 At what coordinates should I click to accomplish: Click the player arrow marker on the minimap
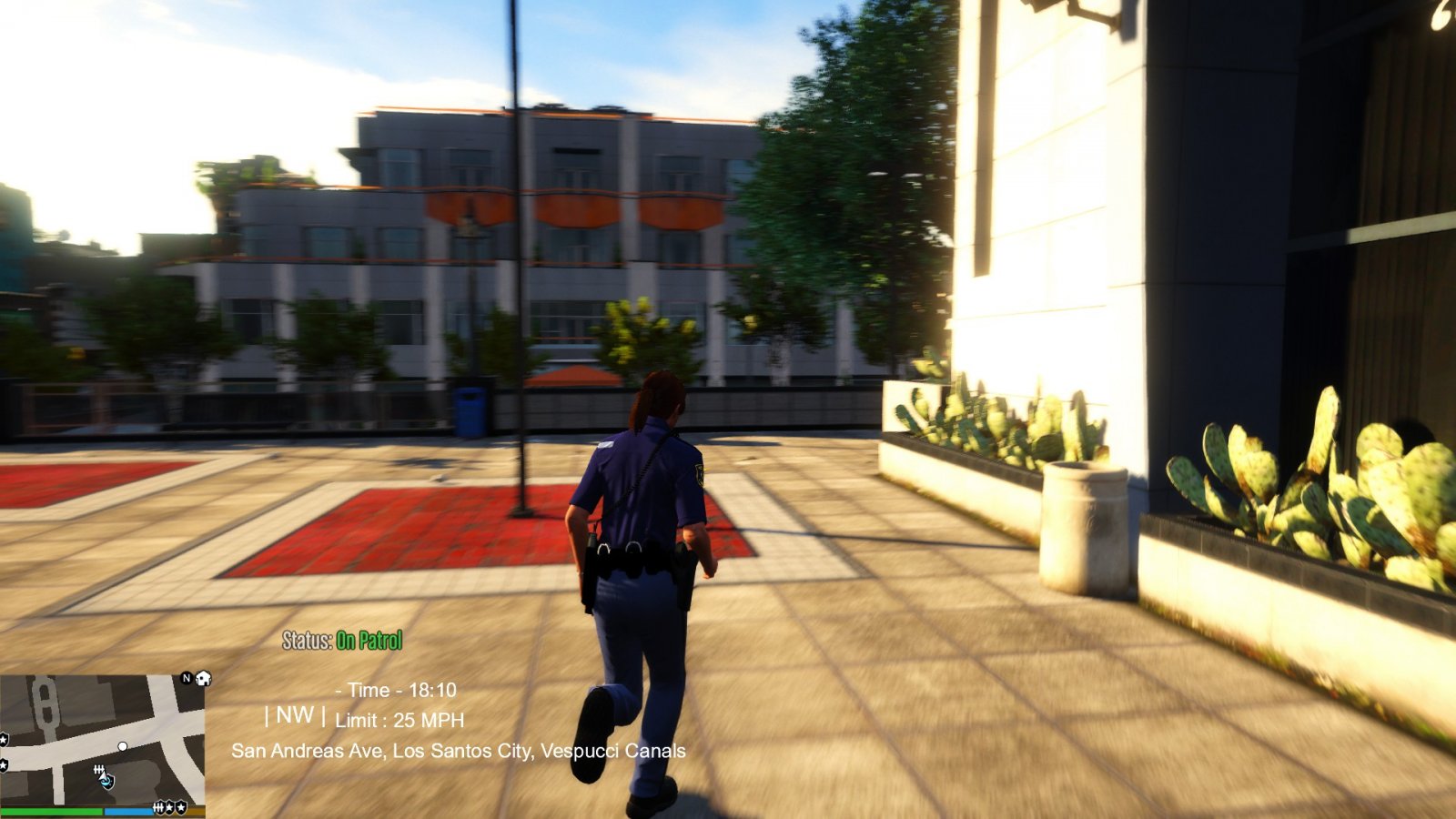(x=105, y=779)
